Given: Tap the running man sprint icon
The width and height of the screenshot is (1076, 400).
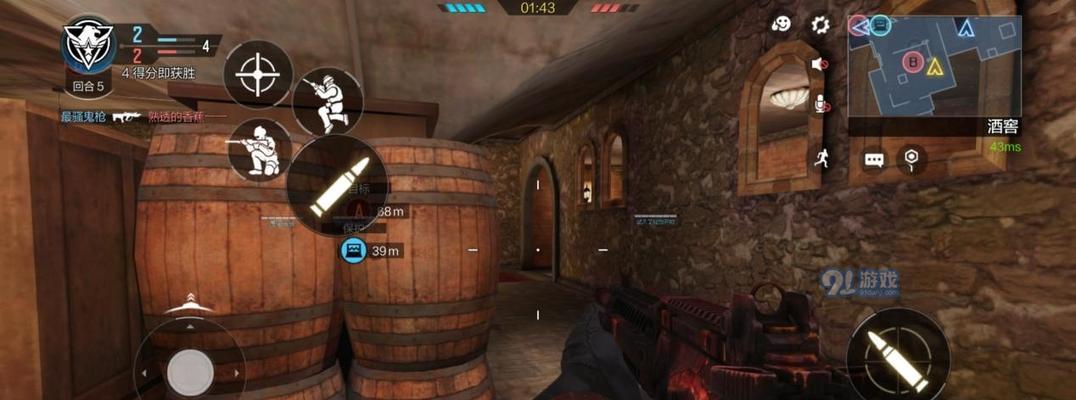Looking at the screenshot, I should pos(822,157).
